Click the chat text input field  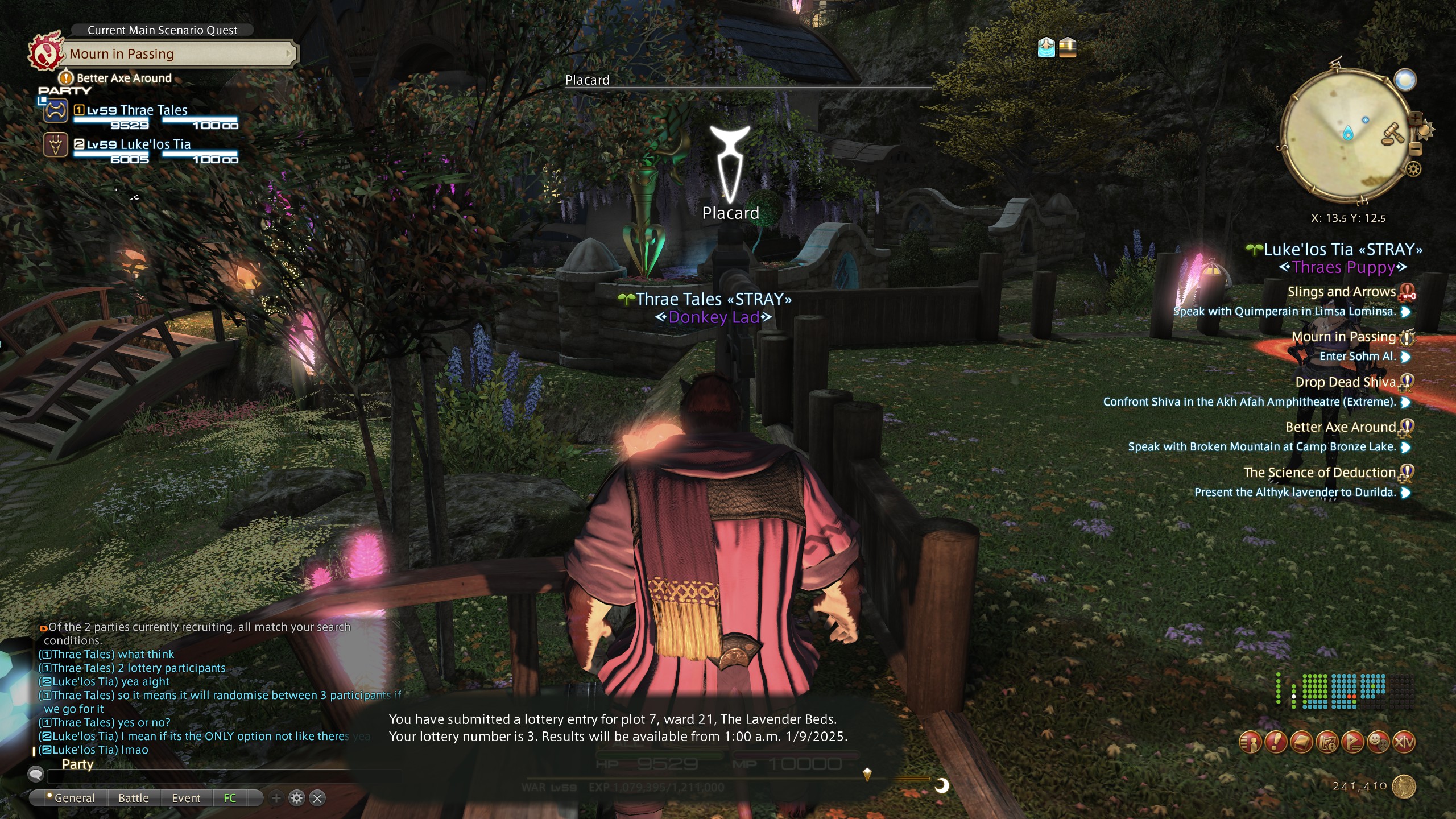(216, 775)
